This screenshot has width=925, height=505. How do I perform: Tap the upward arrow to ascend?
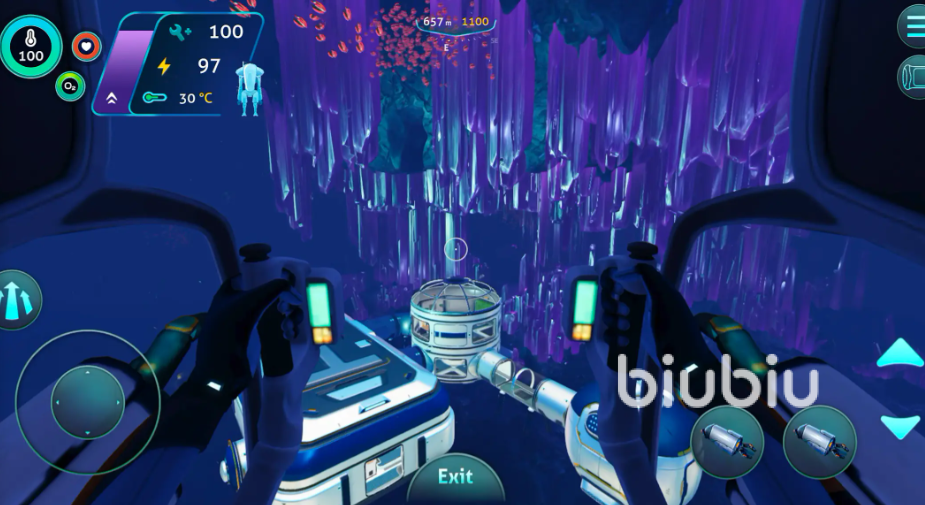point(900,353)
